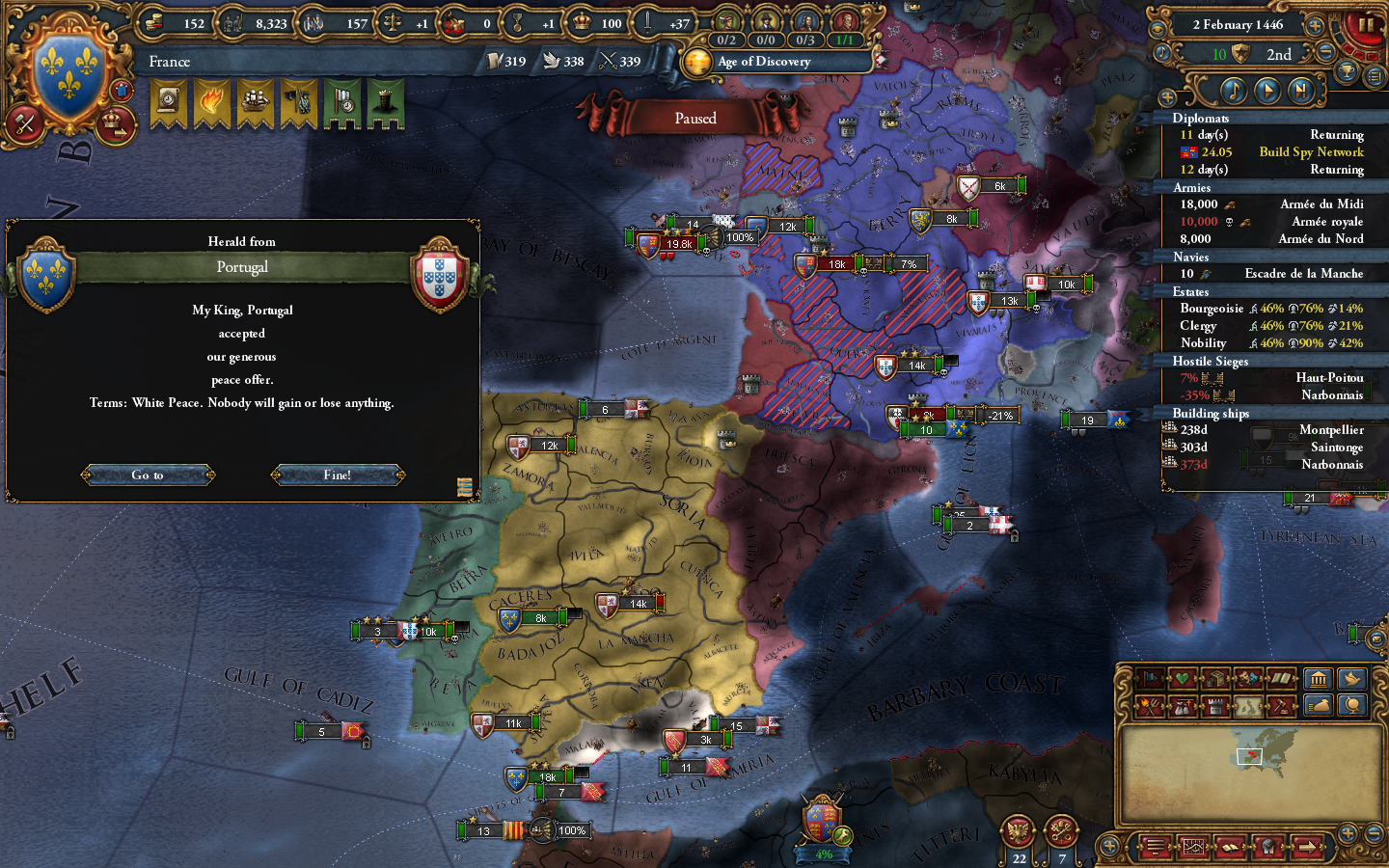1389x868 pixels.
Task: Open the imperial mapmode gavel icon
Action: 1283,705
